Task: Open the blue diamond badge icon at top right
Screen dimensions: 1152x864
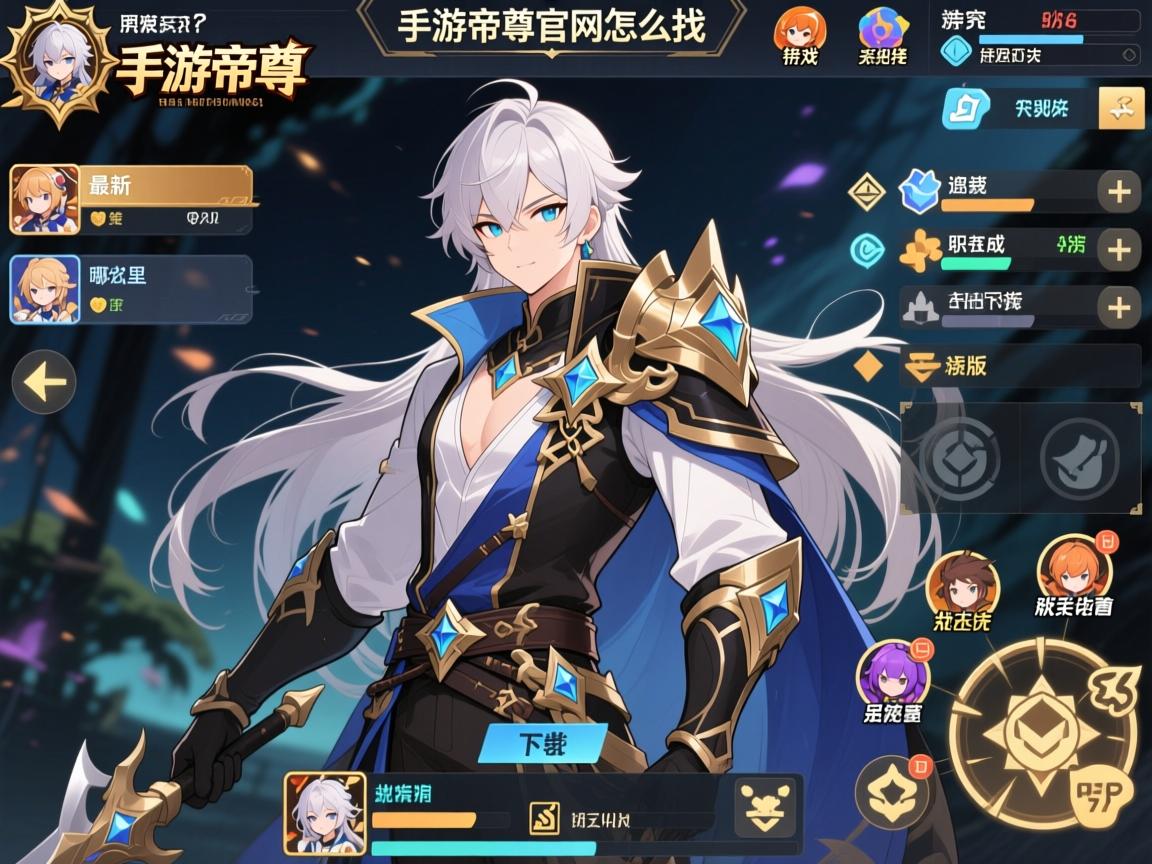Action: point(957,52)
